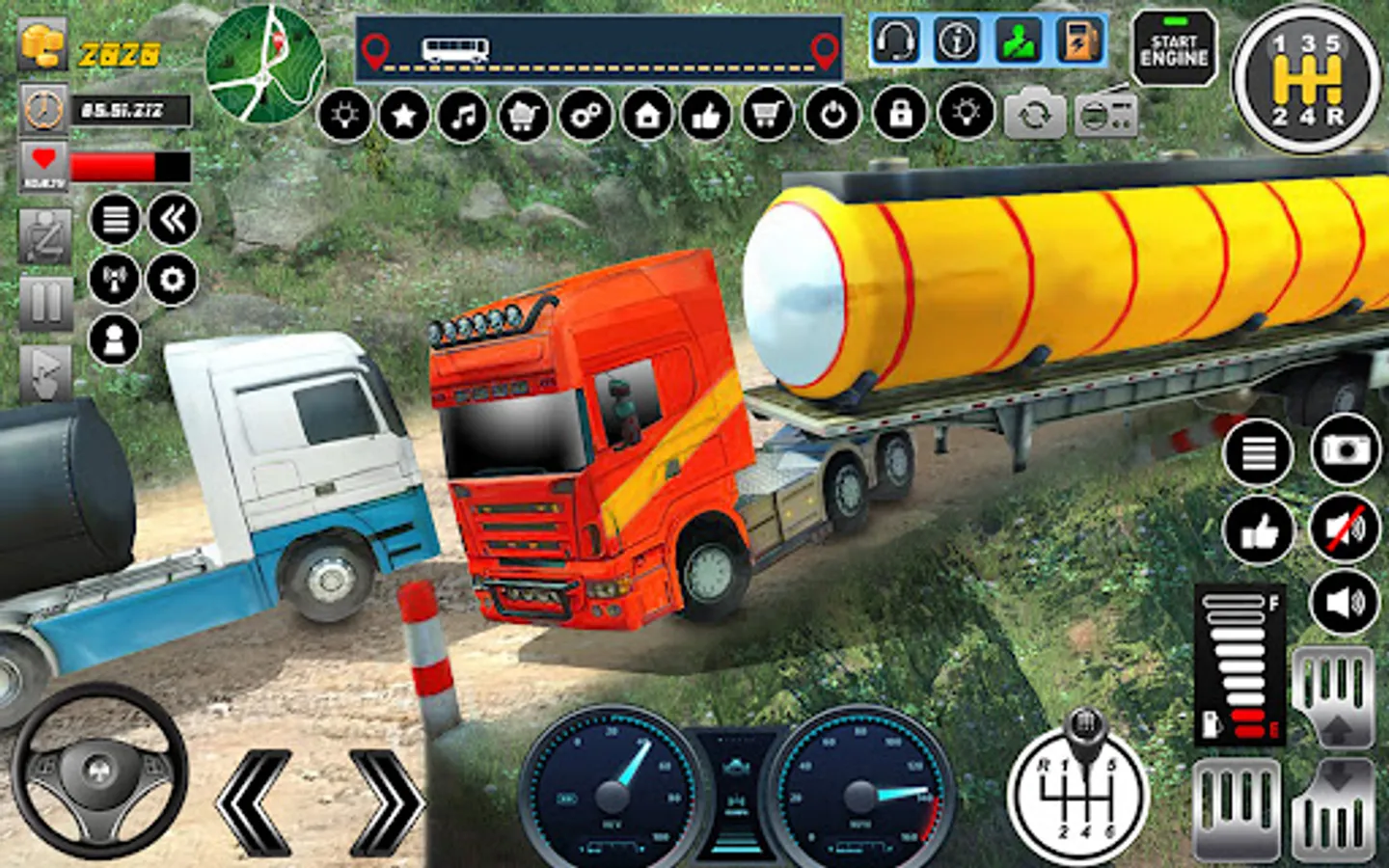Click the padlock icon button
This screenshot has width=1389, height=868.
900,115
